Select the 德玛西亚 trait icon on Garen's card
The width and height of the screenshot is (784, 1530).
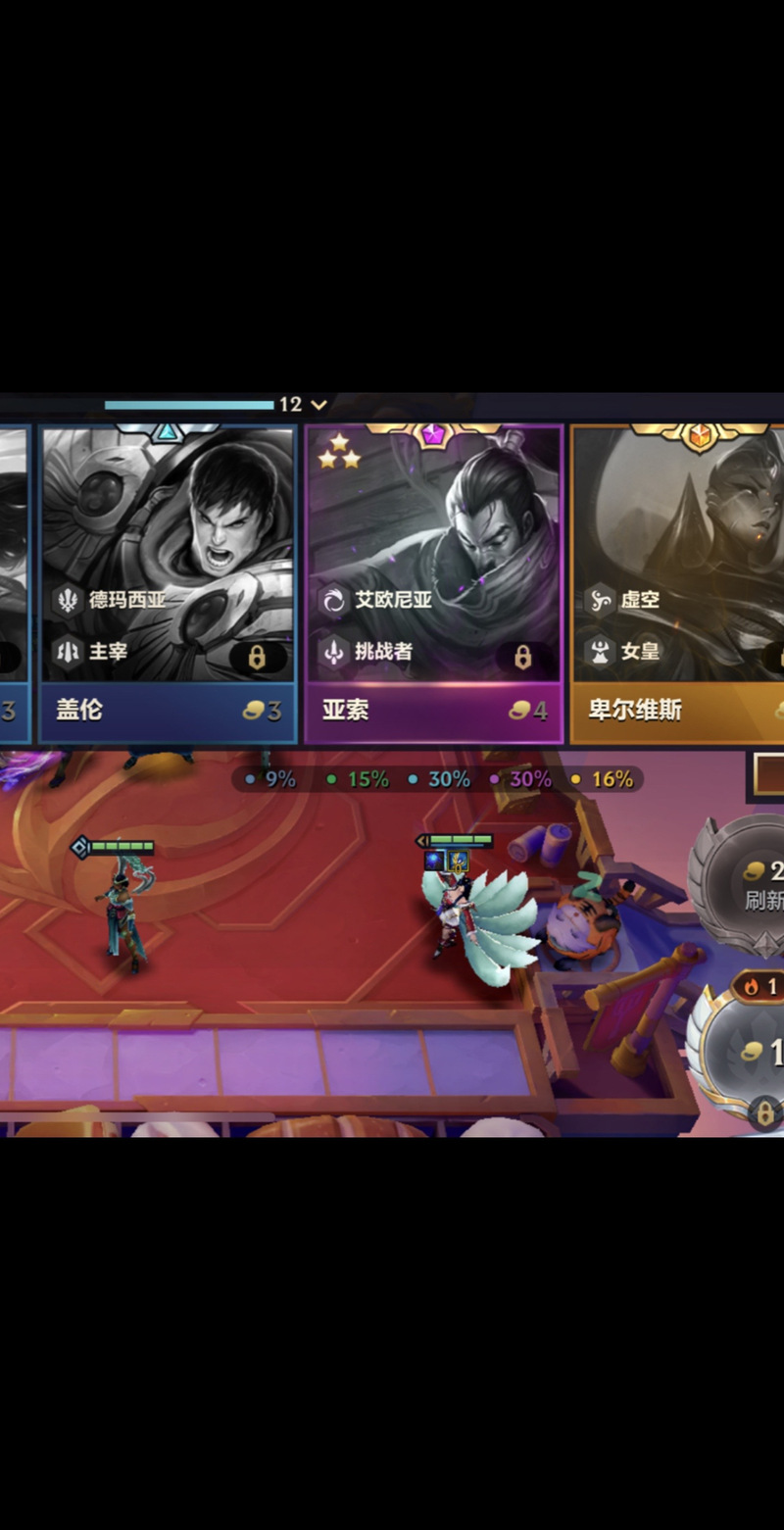(68, 600)
